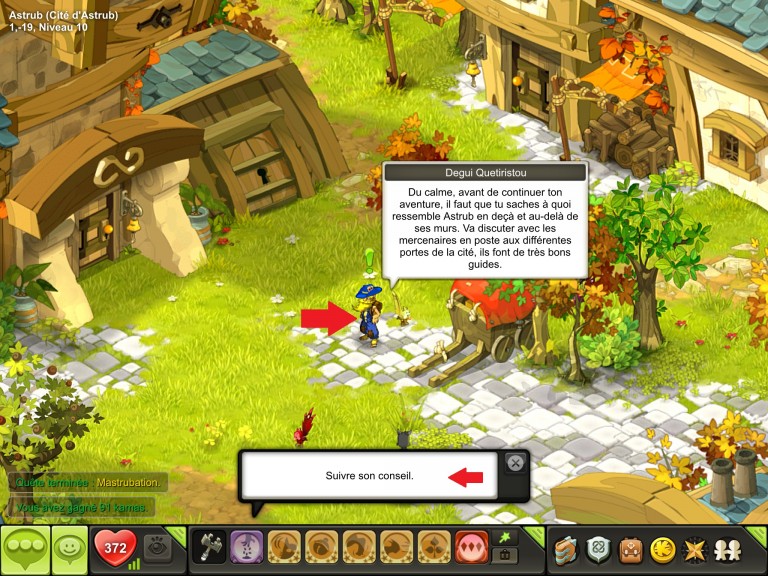Screen dimensions: 768x576
Task: Open the gold kama coin menu
Action: click(661, 549)
